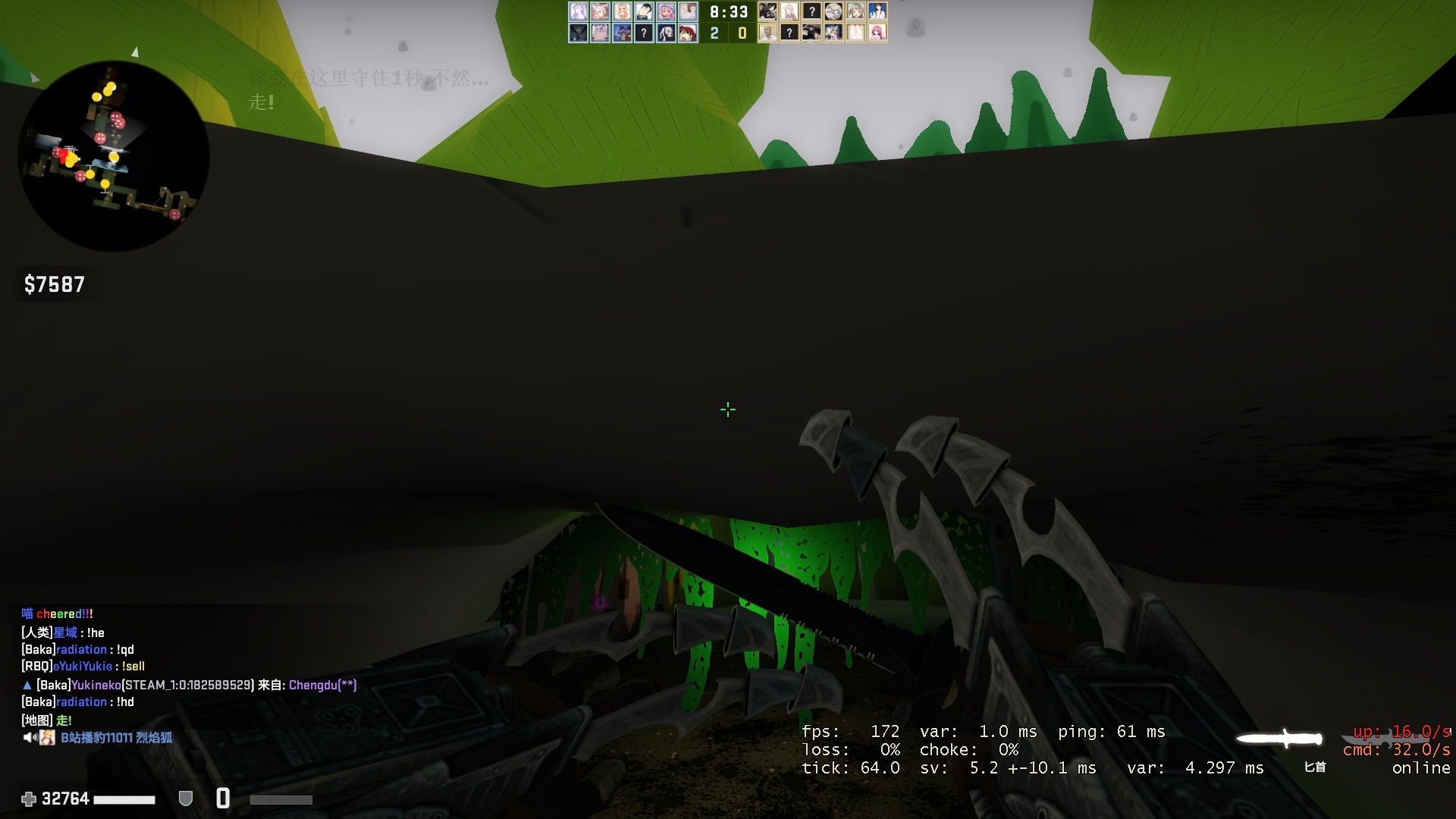Select the yellow team's circular portrait avatar
The height and width of the screenshot is (819, 1456).
(833, 11)
